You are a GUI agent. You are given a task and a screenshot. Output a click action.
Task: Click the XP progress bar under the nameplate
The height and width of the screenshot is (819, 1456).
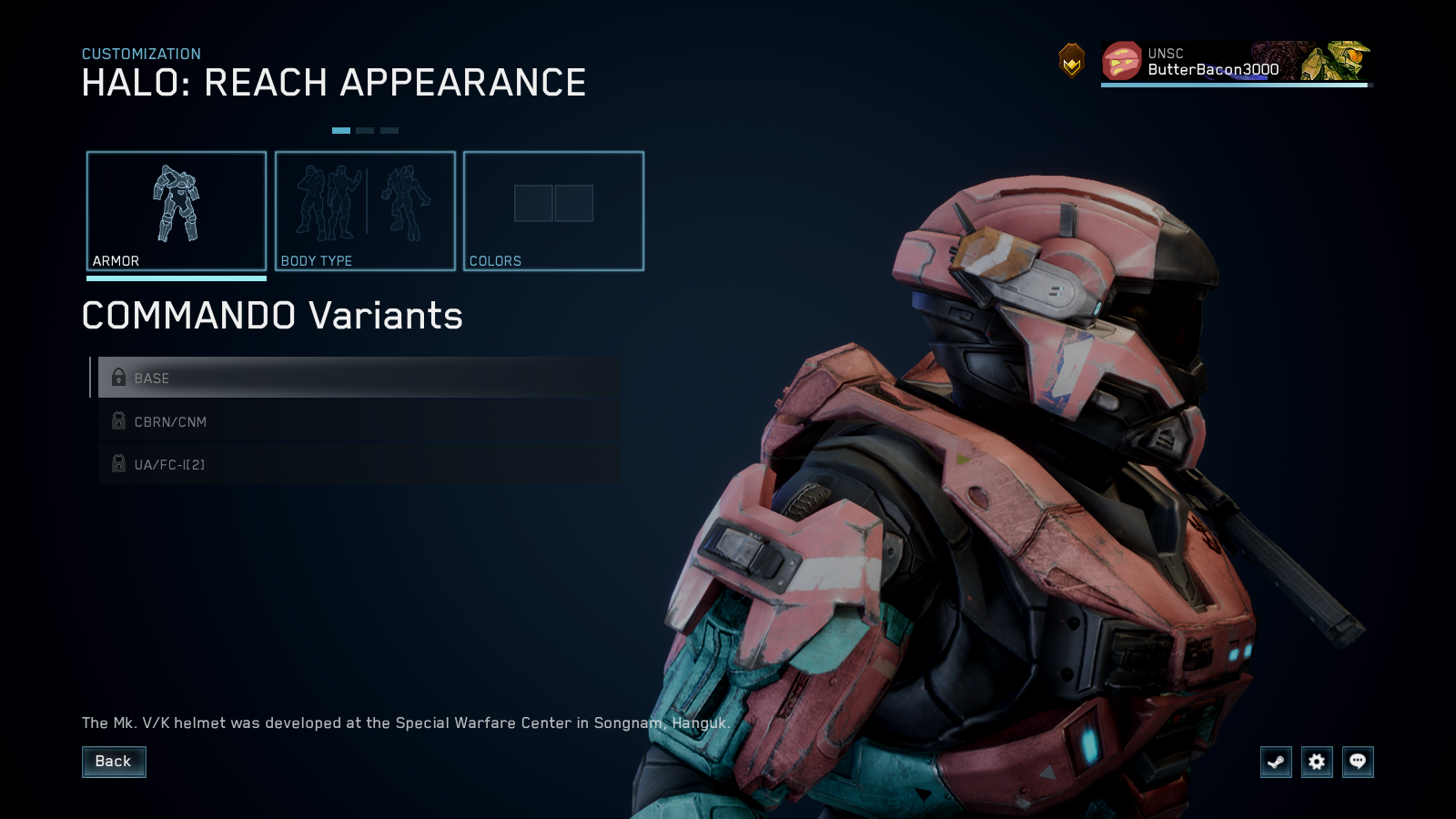1234,86
